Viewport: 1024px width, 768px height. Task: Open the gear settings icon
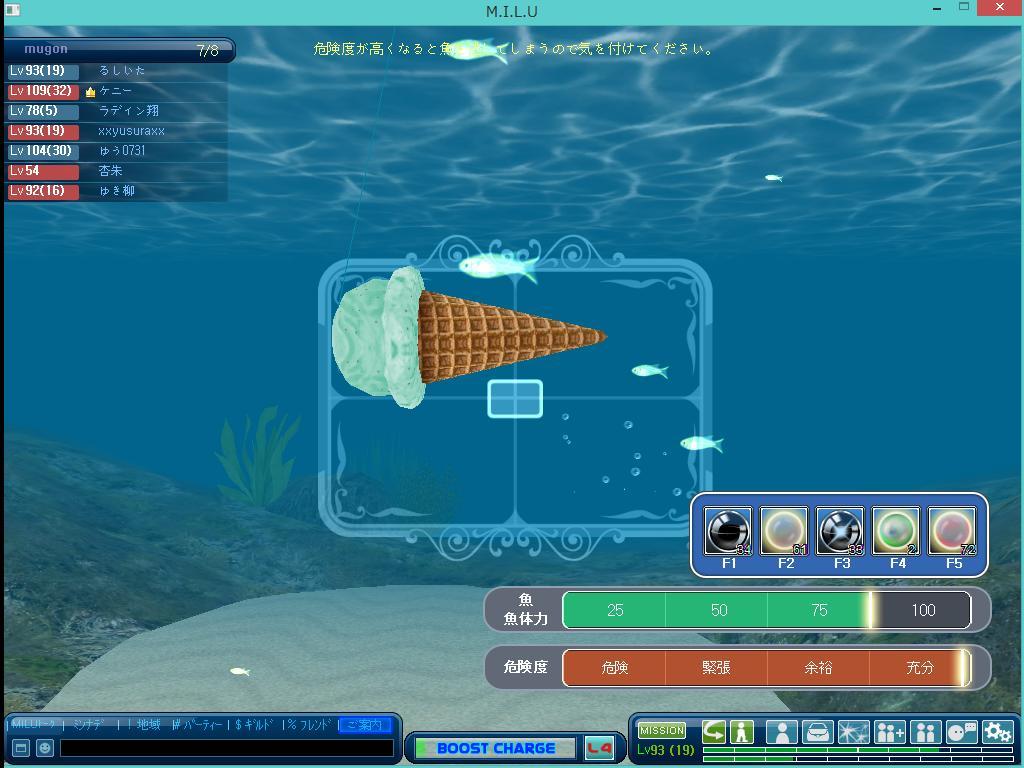point(997,732)
